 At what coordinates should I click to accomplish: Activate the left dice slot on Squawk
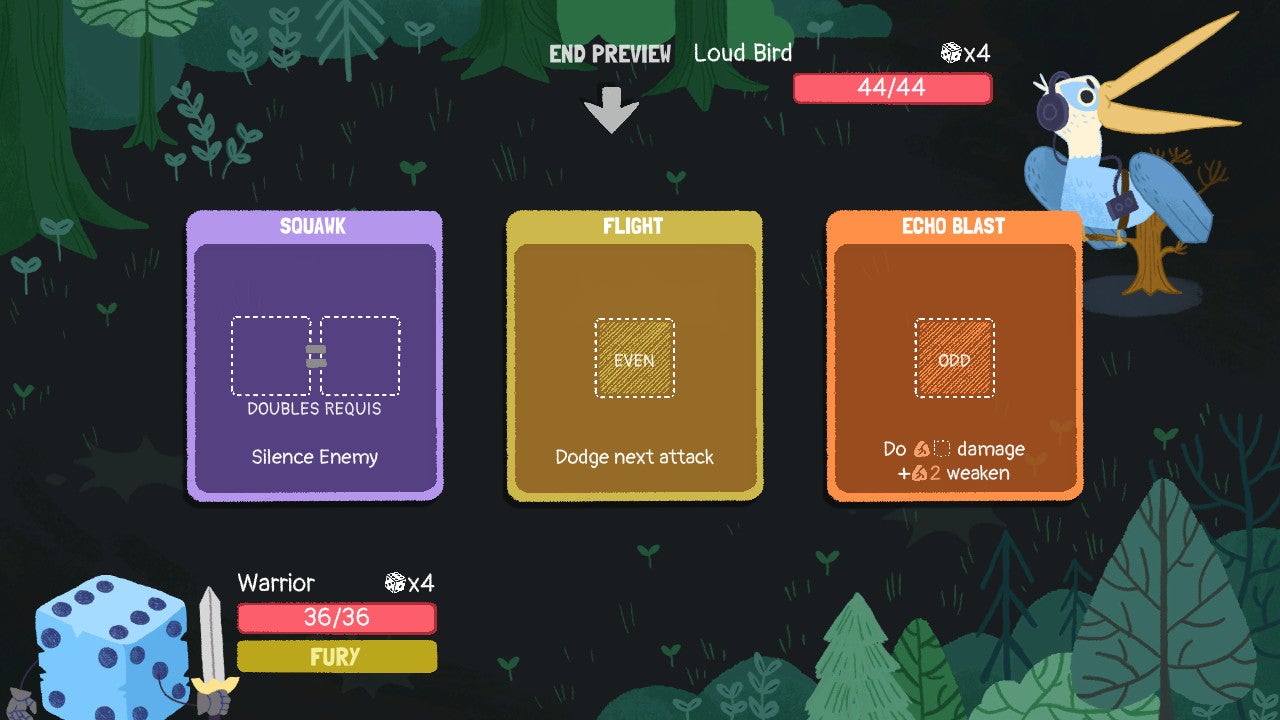[273, 355]
